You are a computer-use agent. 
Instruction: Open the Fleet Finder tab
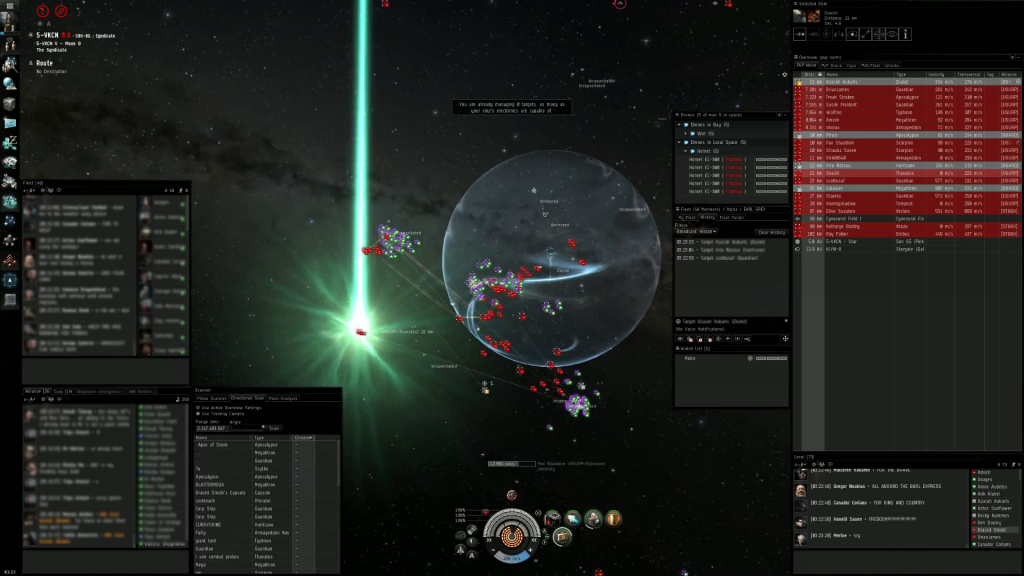pos(732,217)
